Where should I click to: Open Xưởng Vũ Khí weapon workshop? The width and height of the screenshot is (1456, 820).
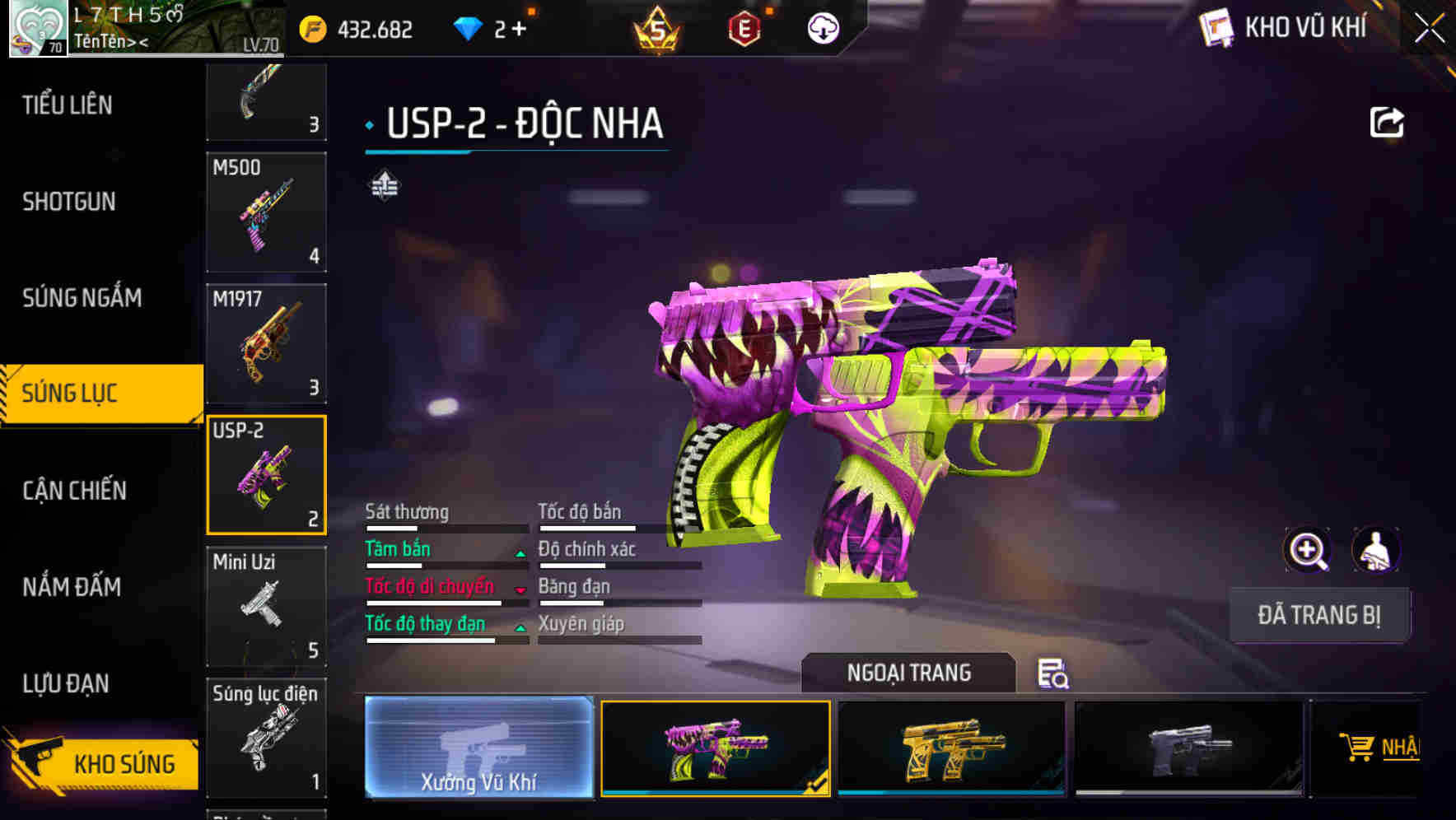click(478, 750)
